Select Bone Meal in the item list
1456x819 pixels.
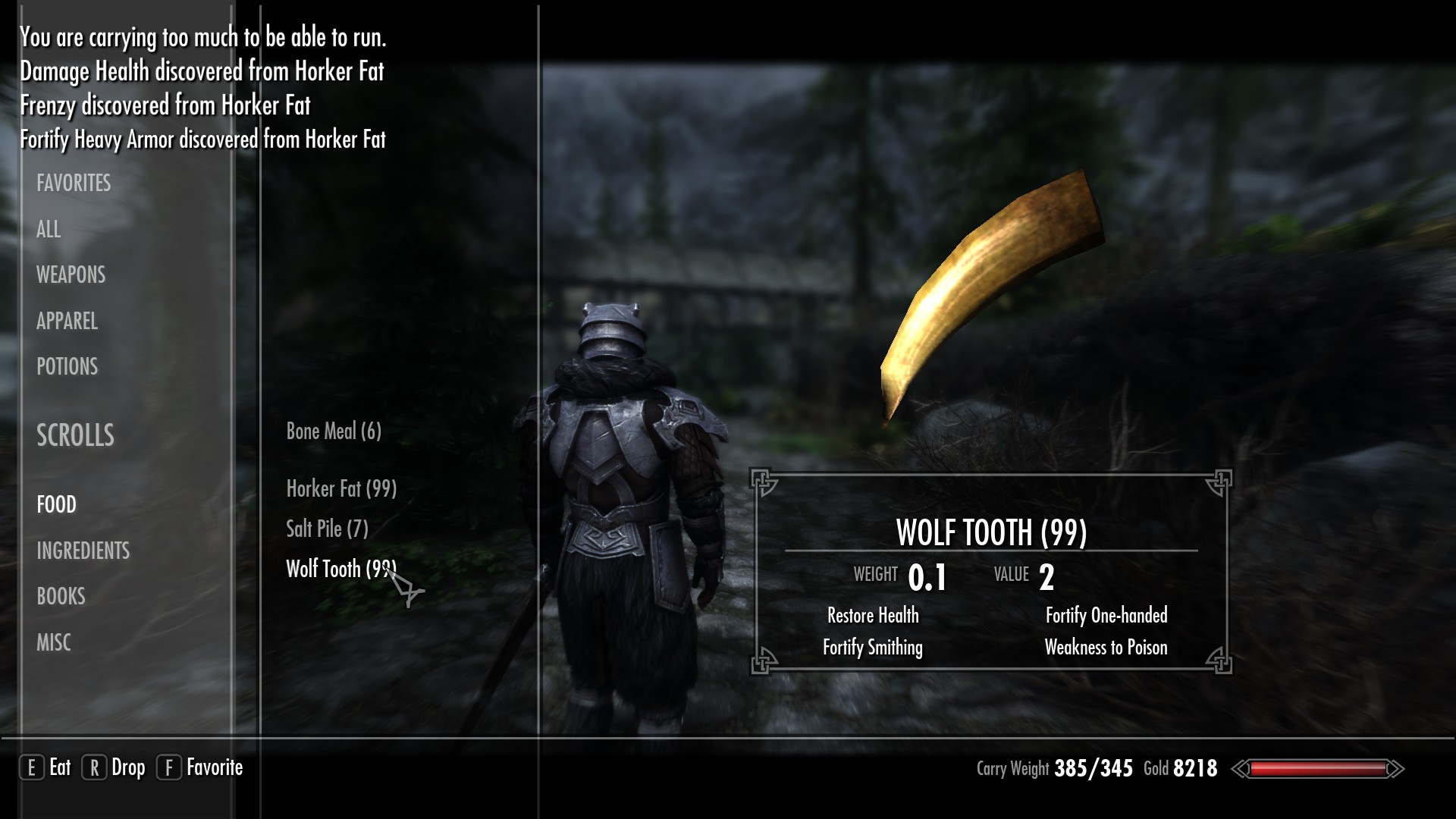point(333,431)
